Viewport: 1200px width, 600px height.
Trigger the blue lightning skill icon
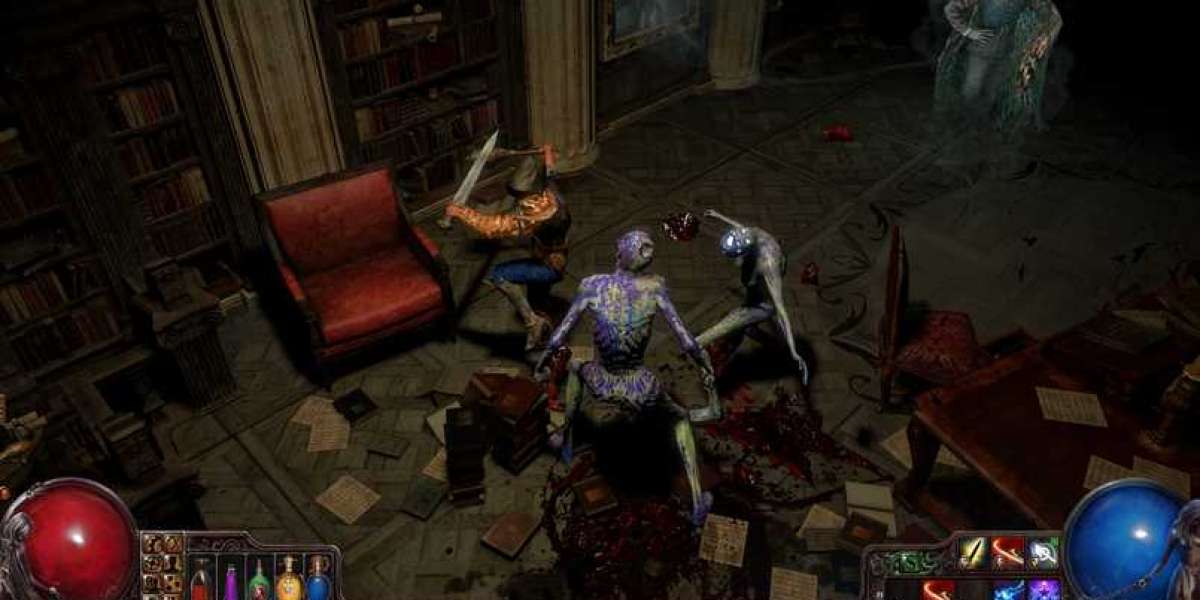click(1008, 590)
